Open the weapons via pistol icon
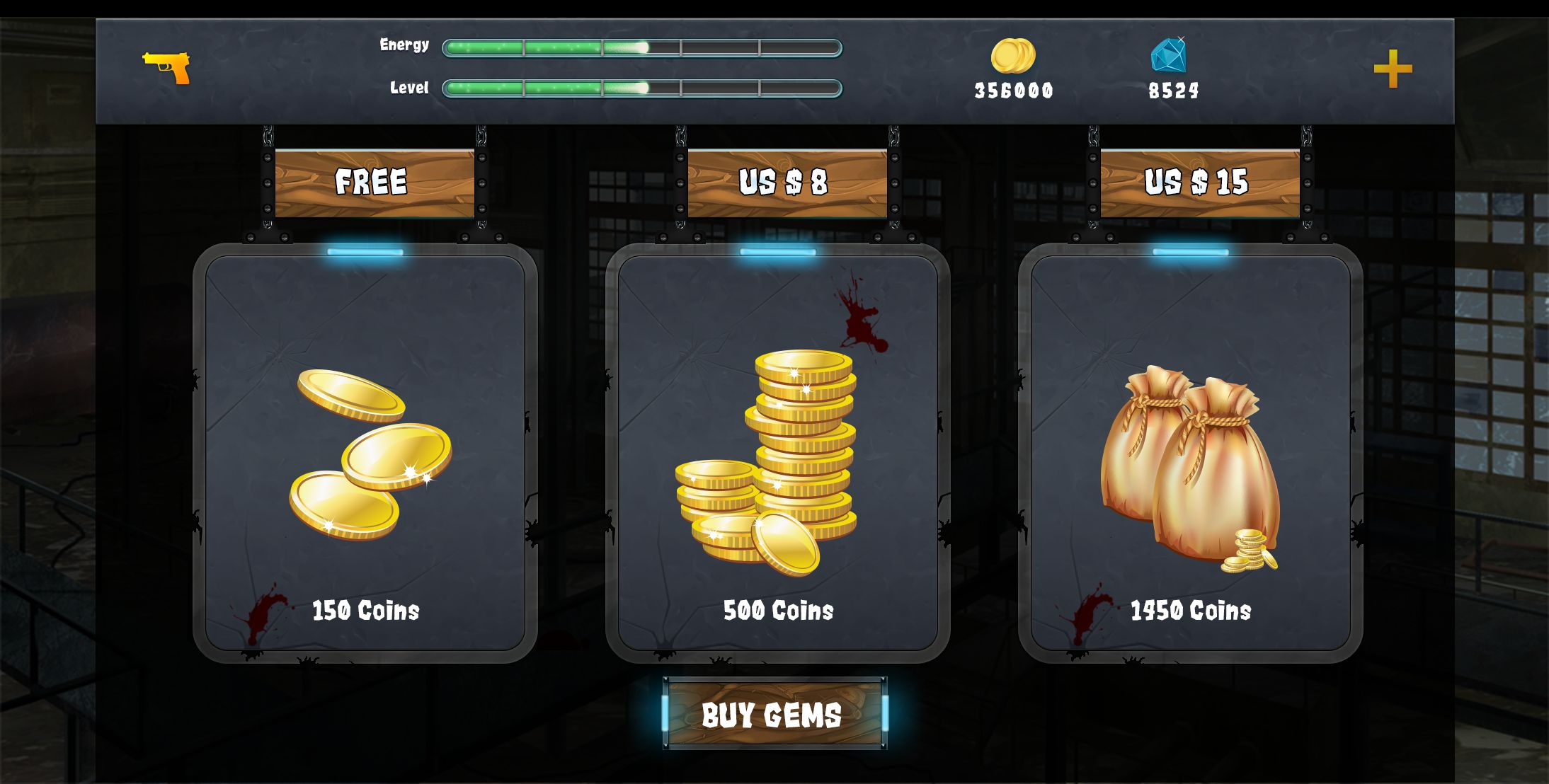 click(167, 67)
